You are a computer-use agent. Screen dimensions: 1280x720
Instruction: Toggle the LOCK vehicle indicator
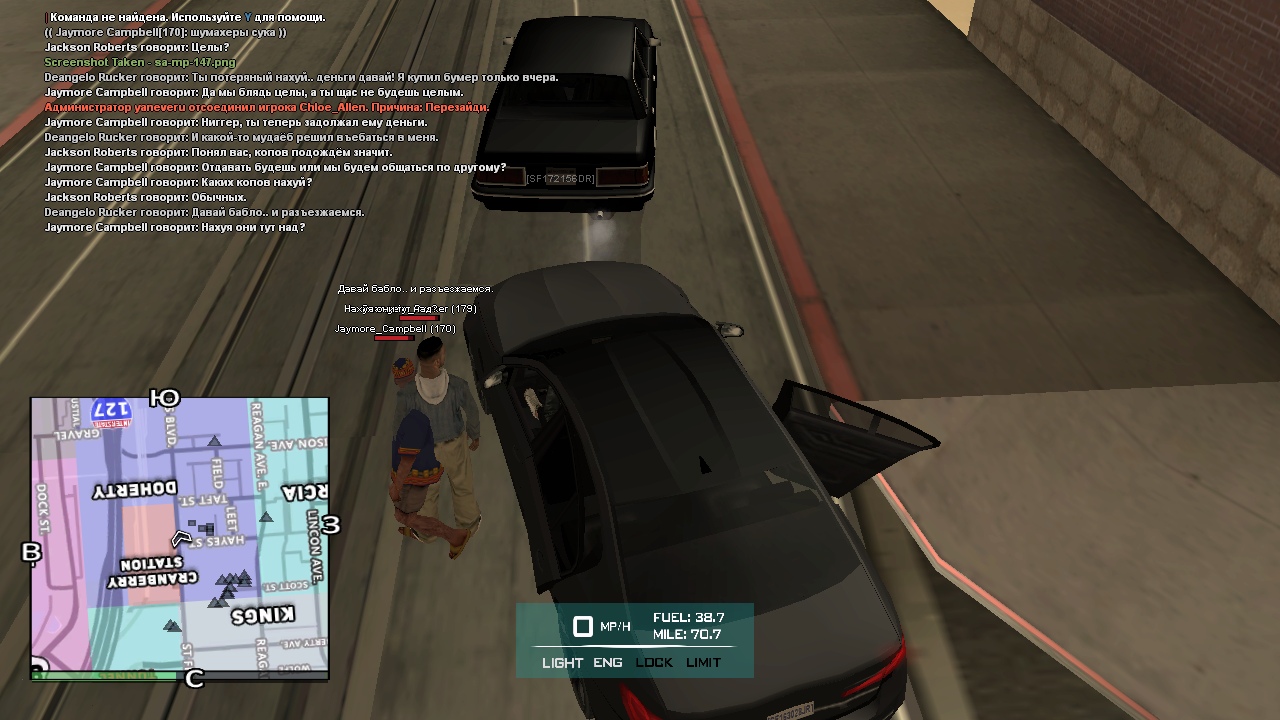coord(654,663)
